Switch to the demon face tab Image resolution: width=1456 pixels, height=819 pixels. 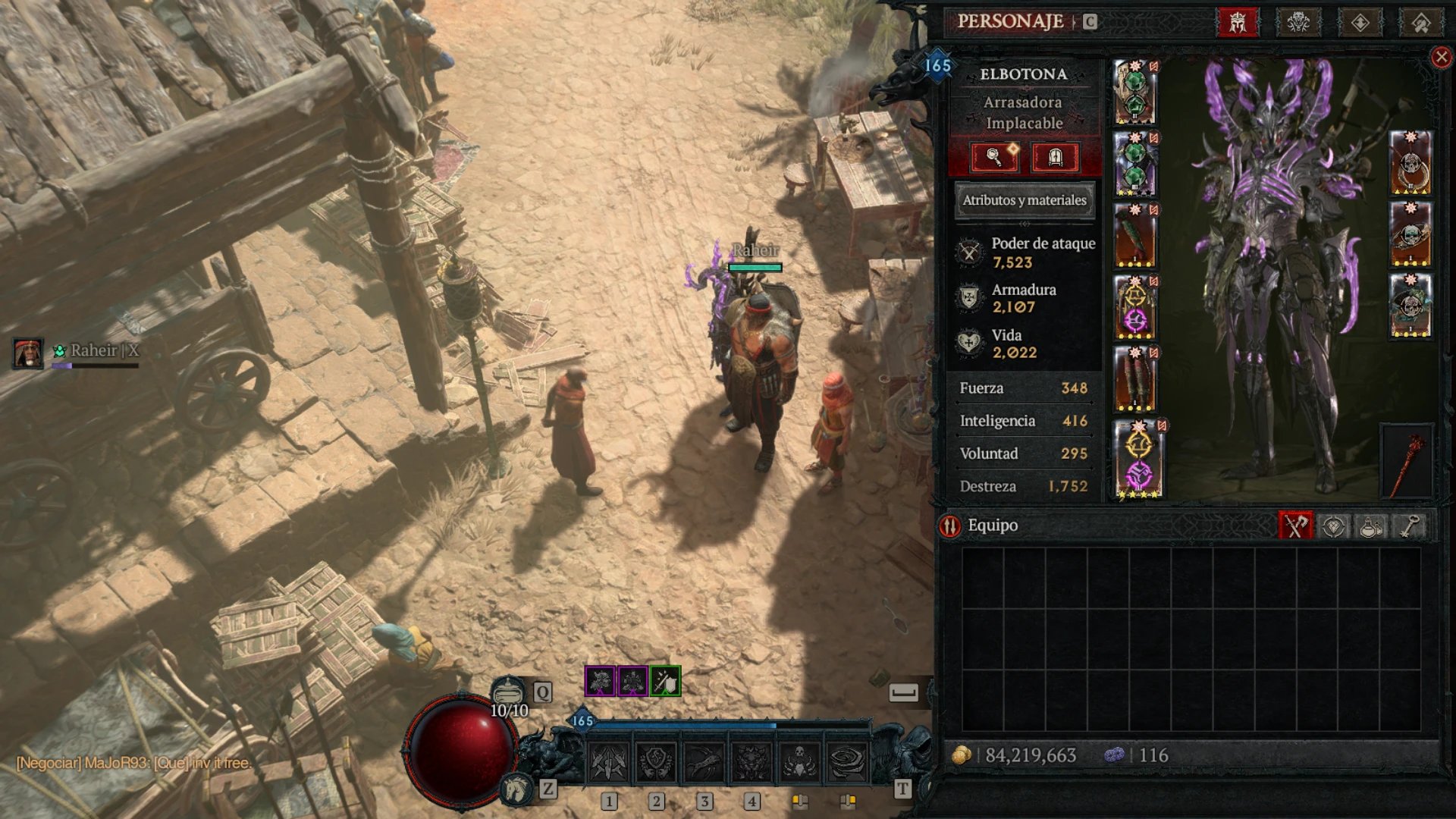[1298, 23]
